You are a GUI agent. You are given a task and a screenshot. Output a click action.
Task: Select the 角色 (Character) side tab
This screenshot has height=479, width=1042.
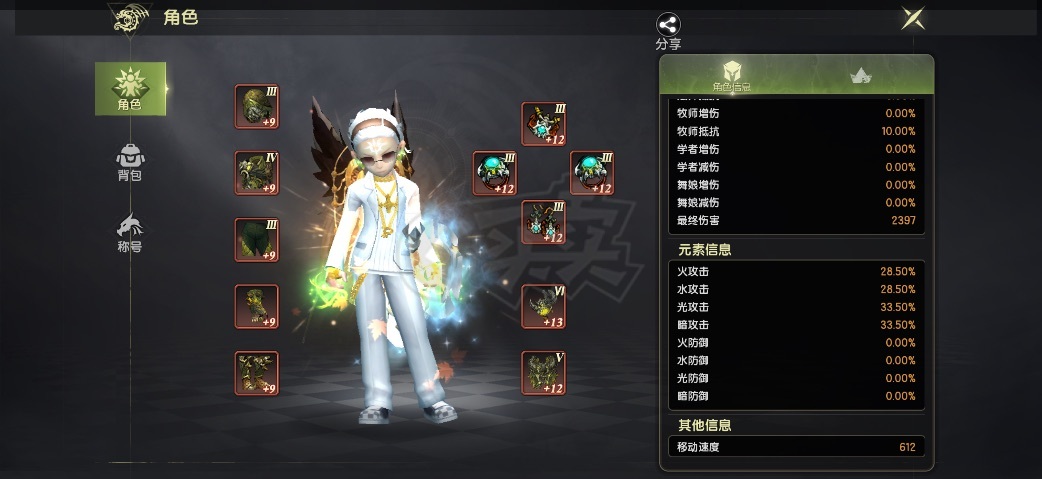tap(130, 88)
